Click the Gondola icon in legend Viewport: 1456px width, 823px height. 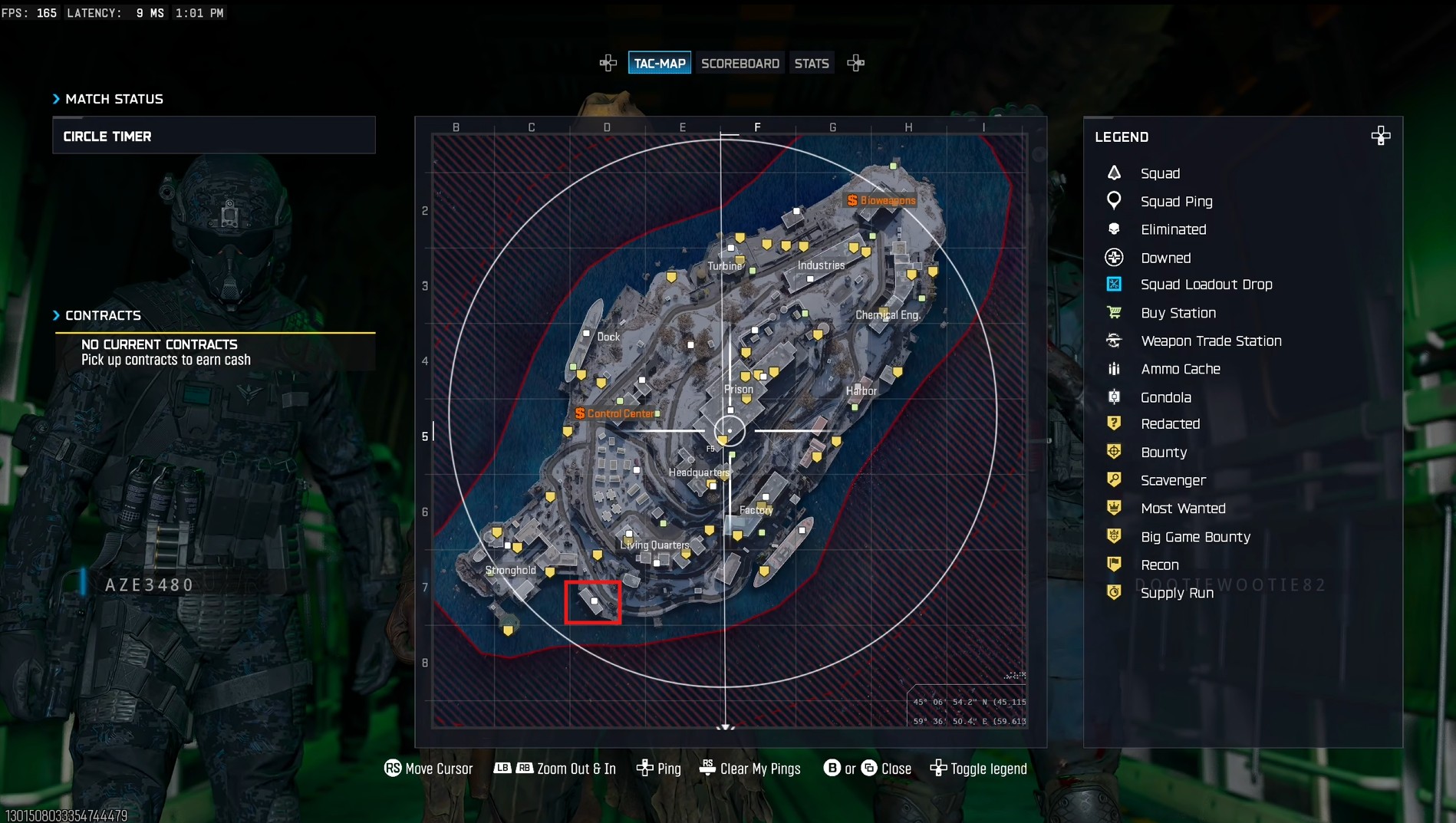coord(1114,397)
